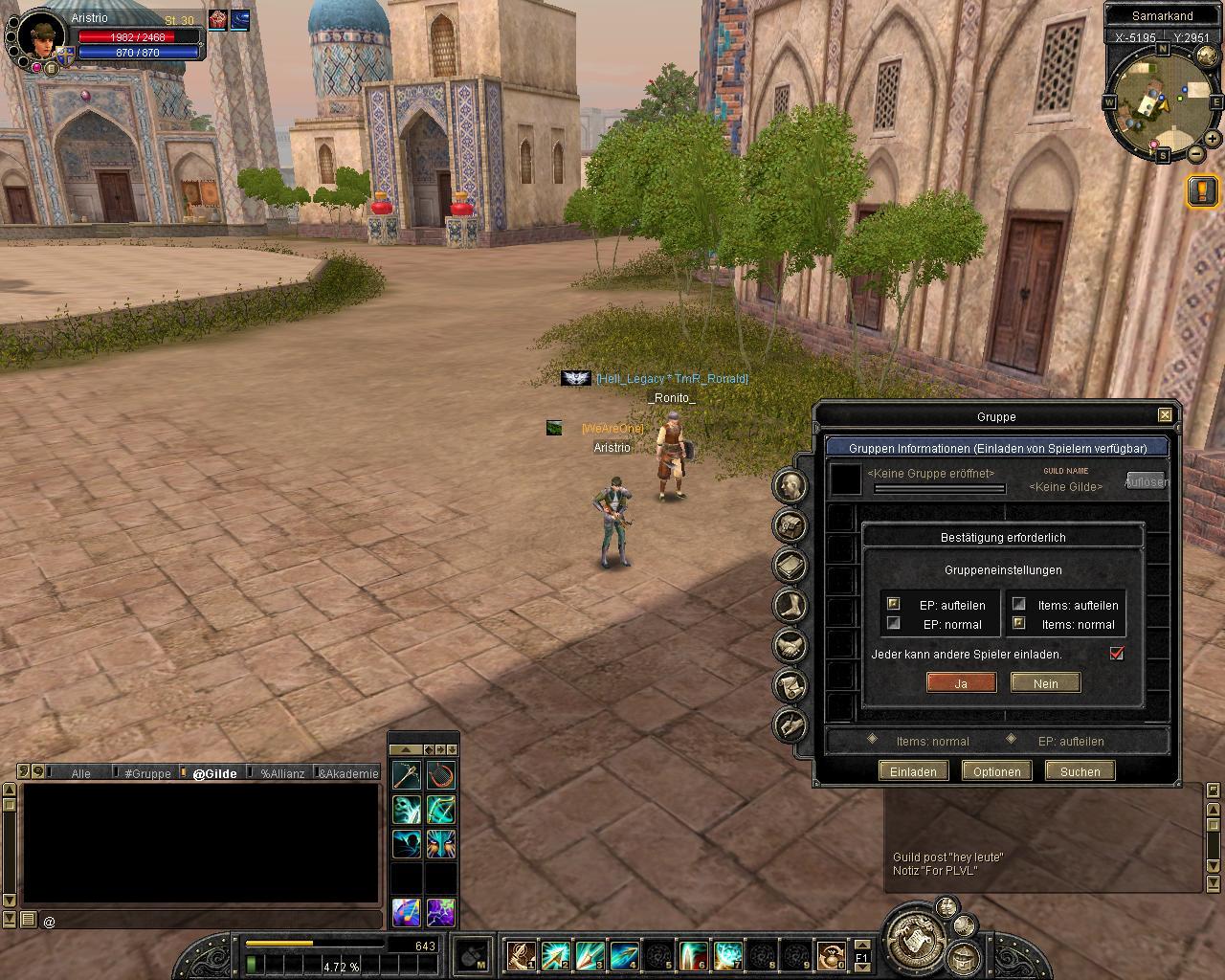Select the 'Items: aufteilen' option
Image resolution: width=1225 pixels, height=980 pixels.
pos(1019,605)
